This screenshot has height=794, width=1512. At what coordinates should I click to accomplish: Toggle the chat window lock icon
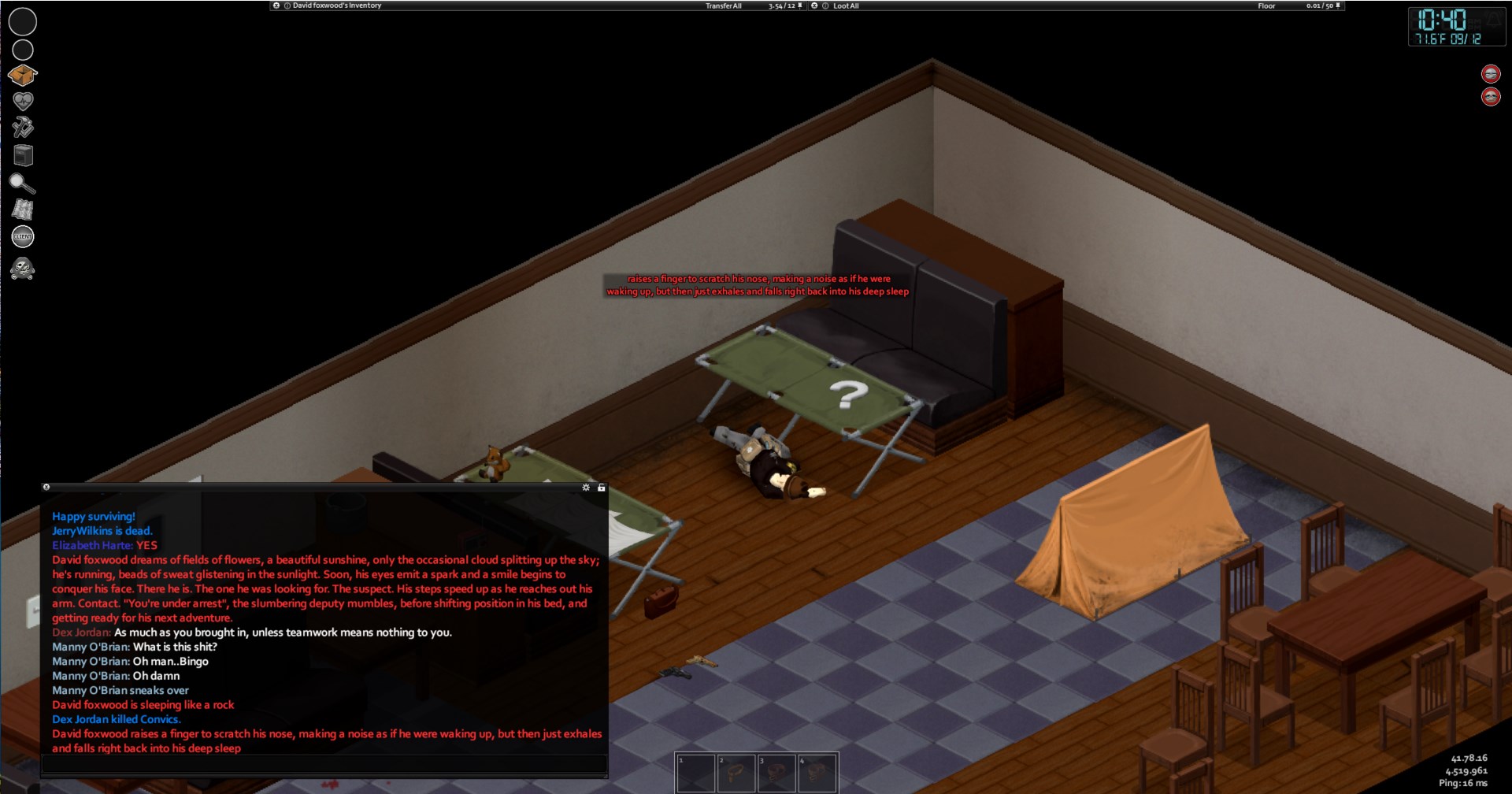coord(602,488)
